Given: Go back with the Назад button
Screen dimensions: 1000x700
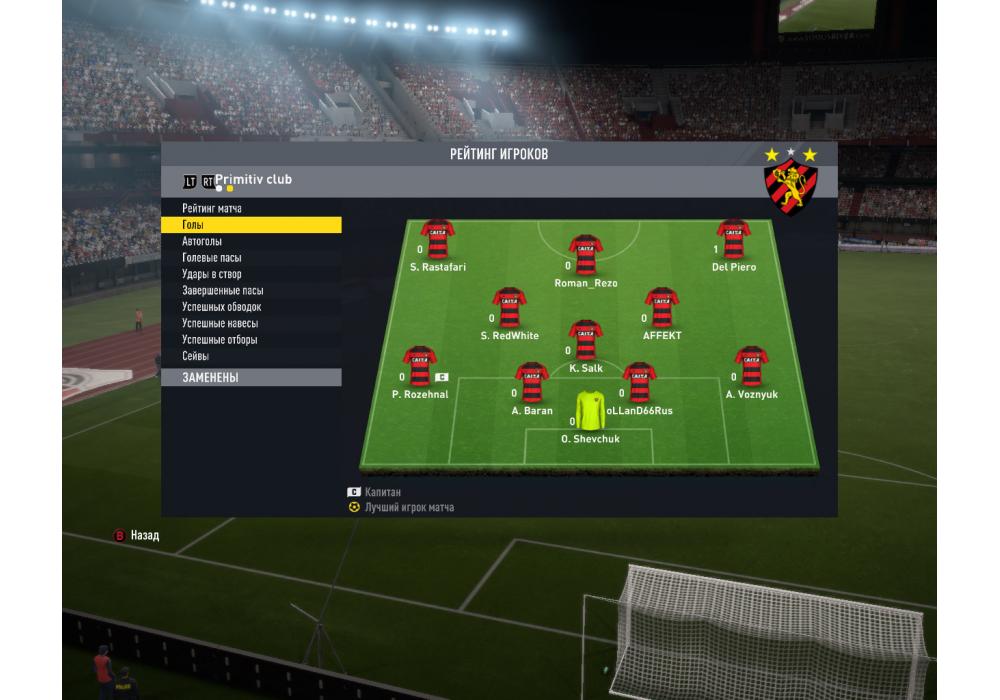Looking at the screenshot, I should [136, 536].
